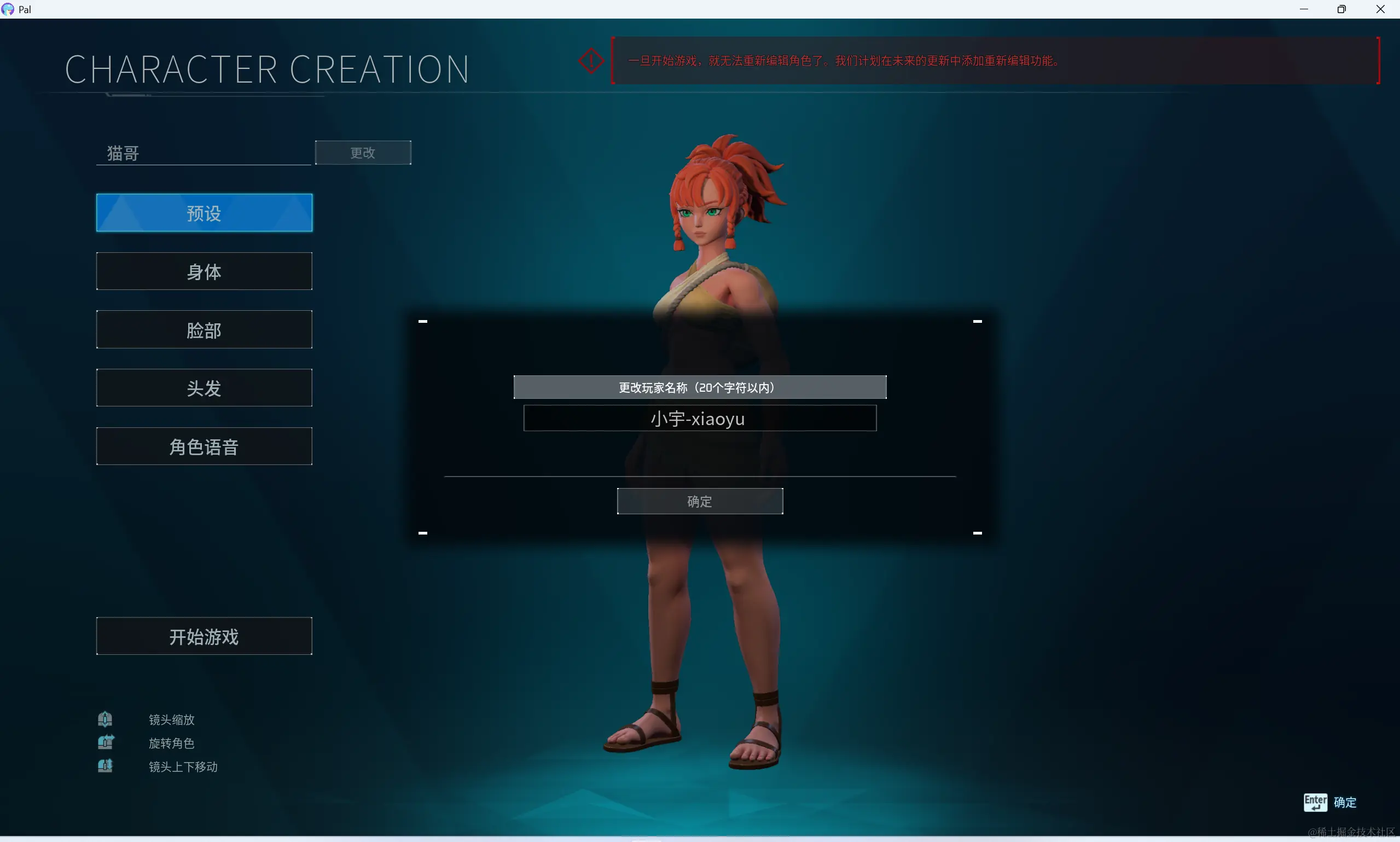Click the rotate character mouse icon
Viewport: 1400px width, 842px height.
pyautogui.click(x=107, y=742)
